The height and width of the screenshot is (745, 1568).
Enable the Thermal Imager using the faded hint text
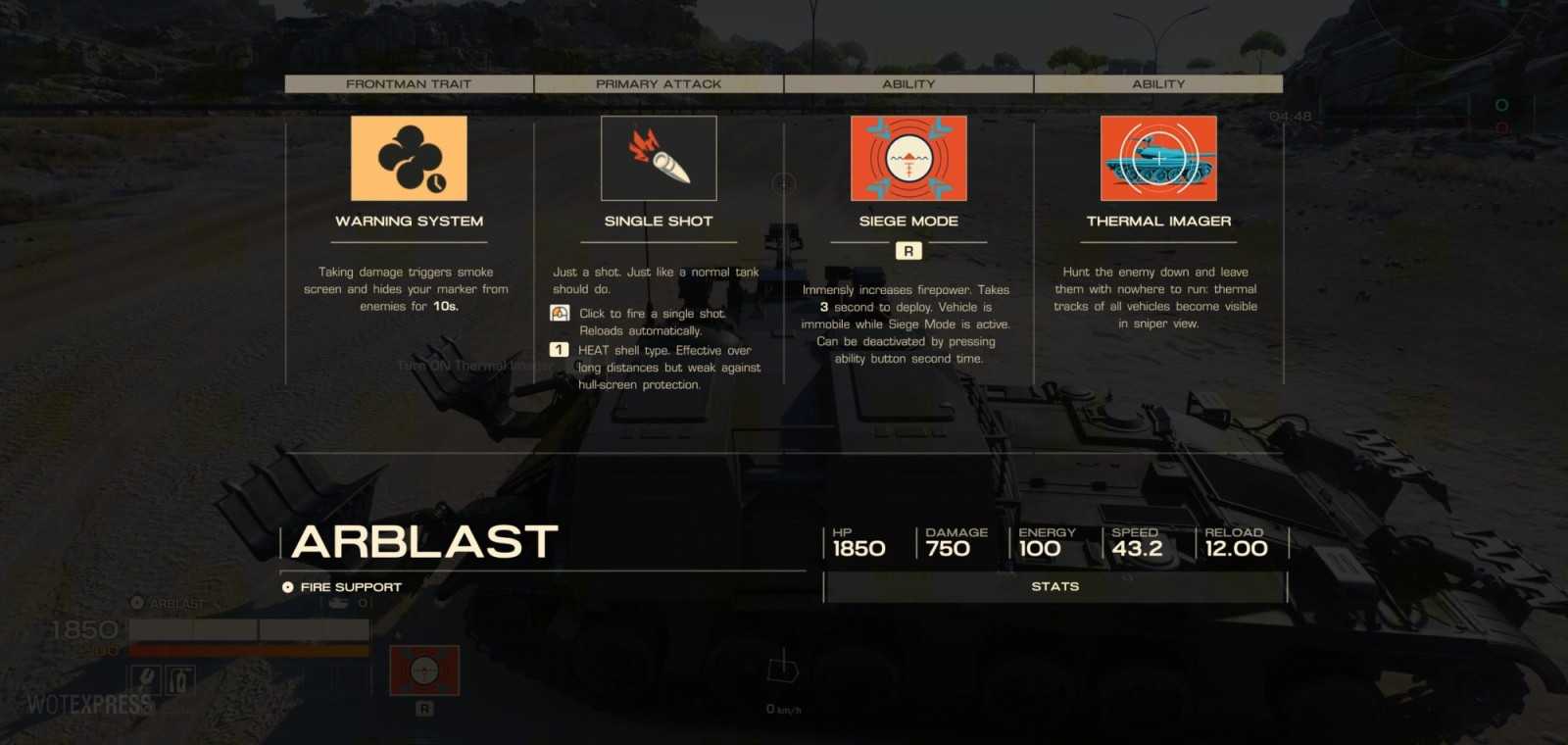pos(465,364)
